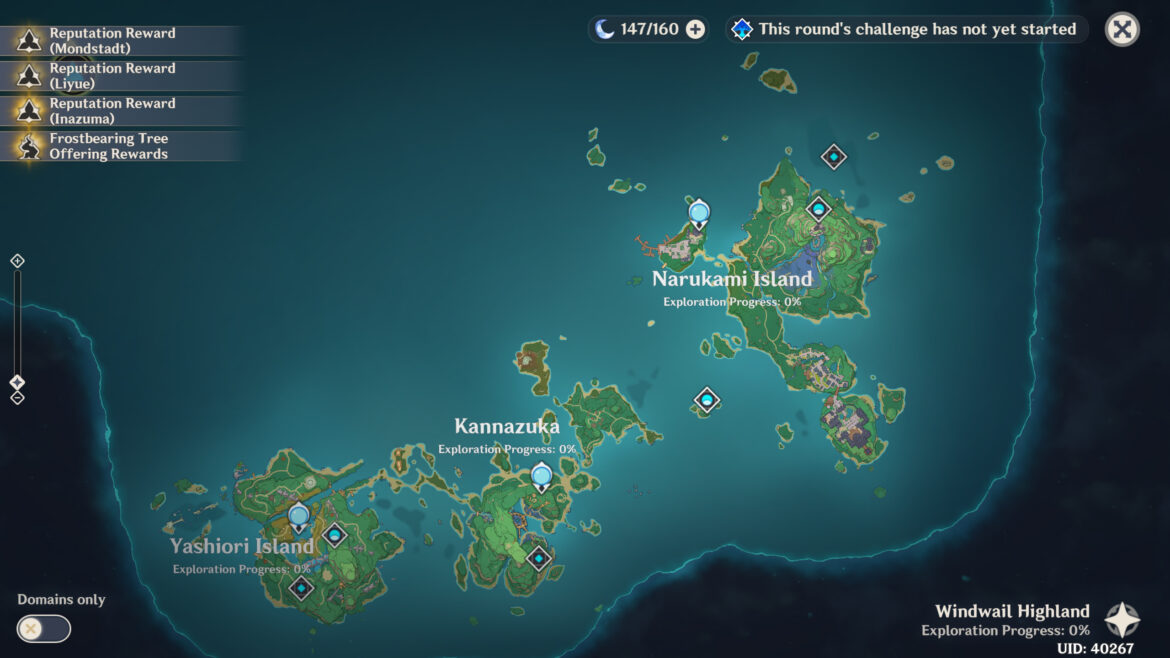Click the zoom-out minus on the map slider

(x=17, y=398)
